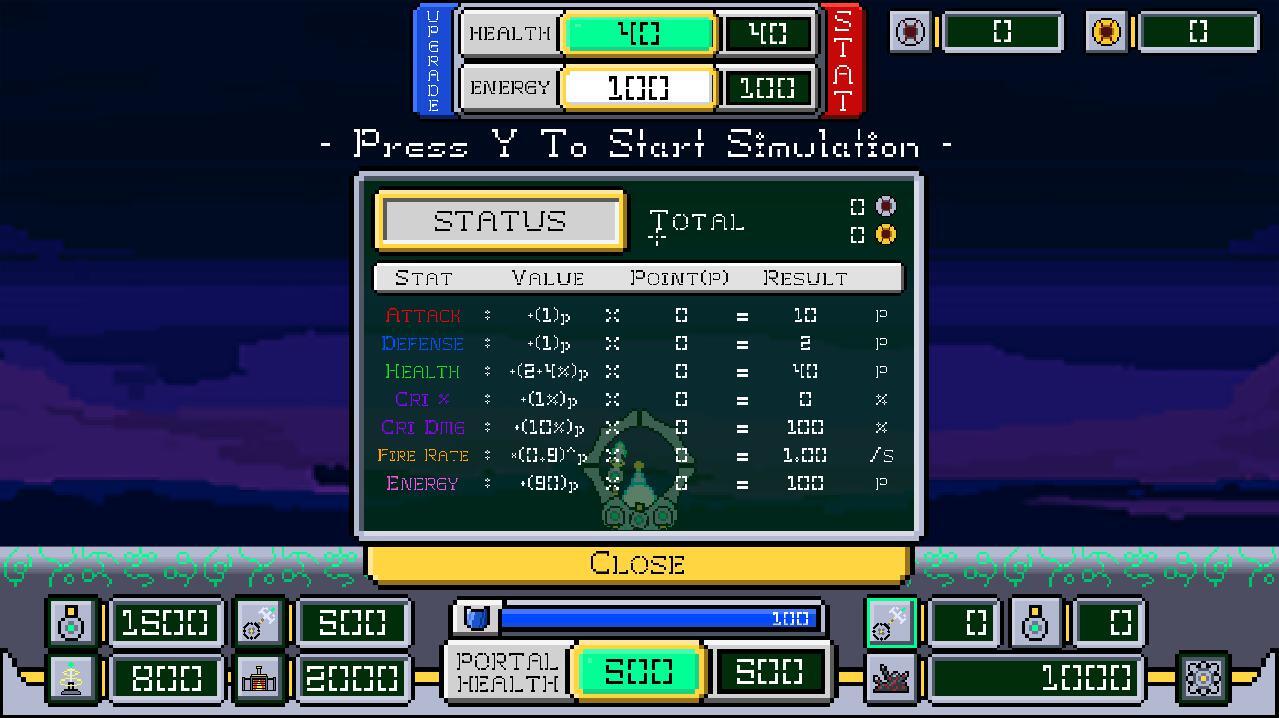Open the blue UPGRADE tab
The image size is (1279, 718).
433,60
